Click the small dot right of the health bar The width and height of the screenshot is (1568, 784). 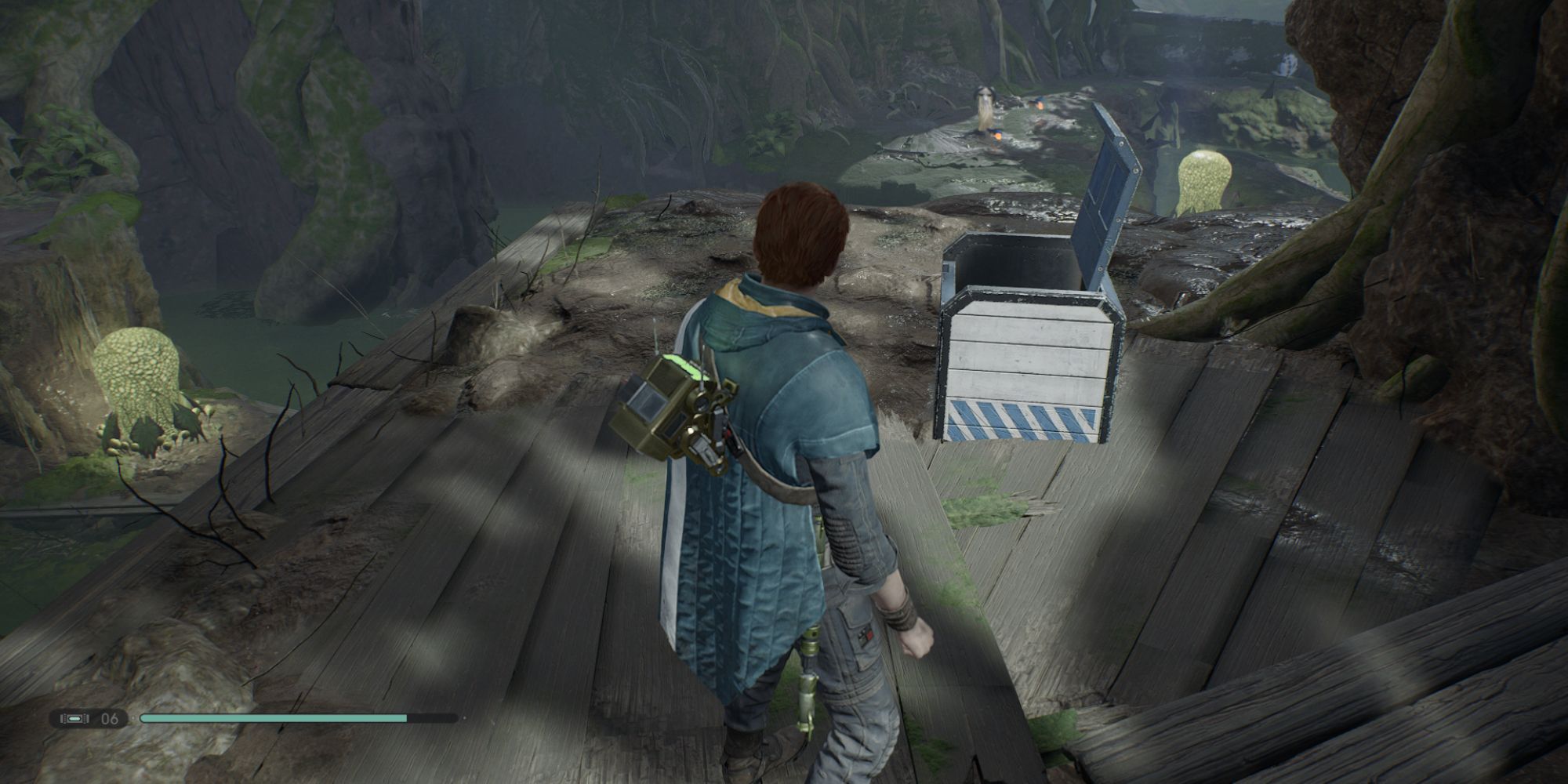(466, 717)
